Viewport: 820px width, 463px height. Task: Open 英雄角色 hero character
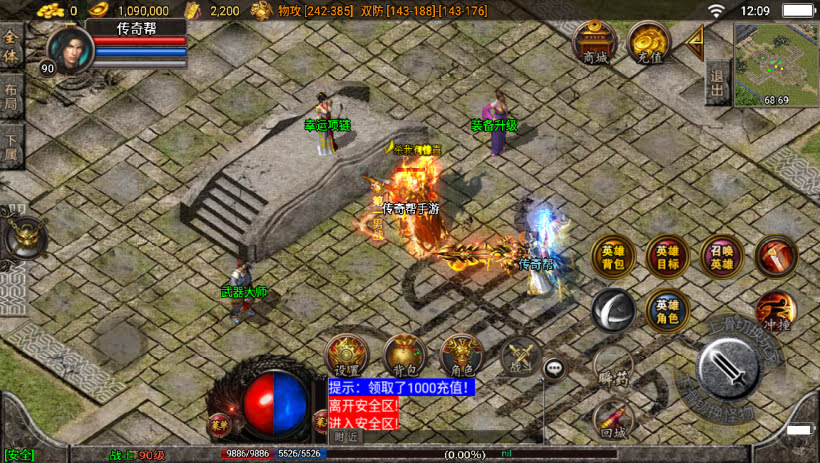pyautogui.click(x=667, y=311)
